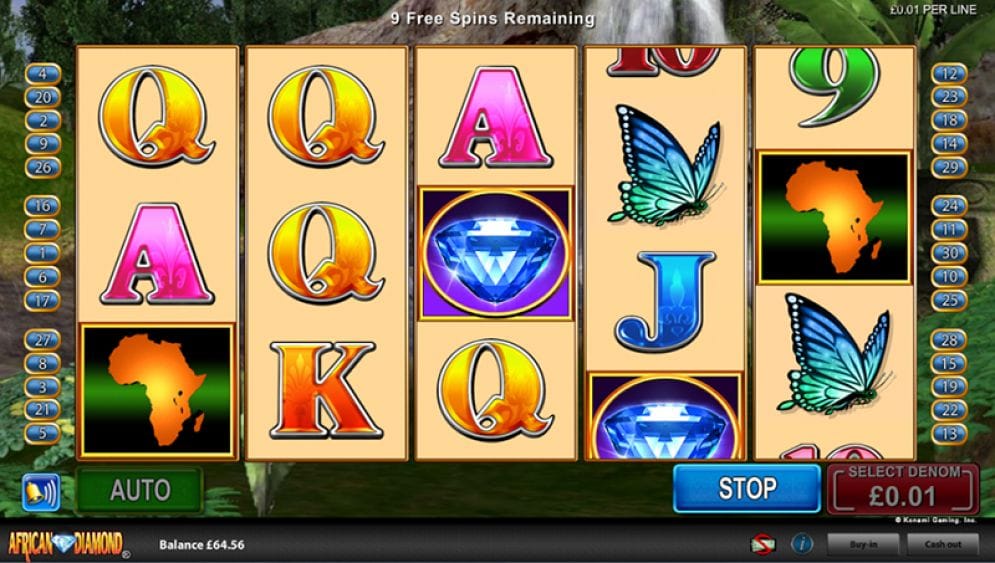This screenshot has height=563, width=995.
Task: Click the Buy-in button
Action: click(x=862, y=544)
